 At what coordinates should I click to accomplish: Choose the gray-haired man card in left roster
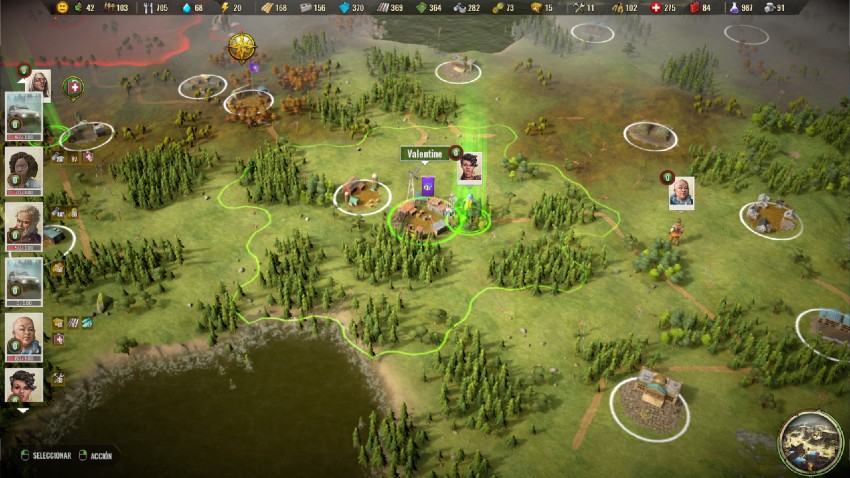tap(24, 224)
